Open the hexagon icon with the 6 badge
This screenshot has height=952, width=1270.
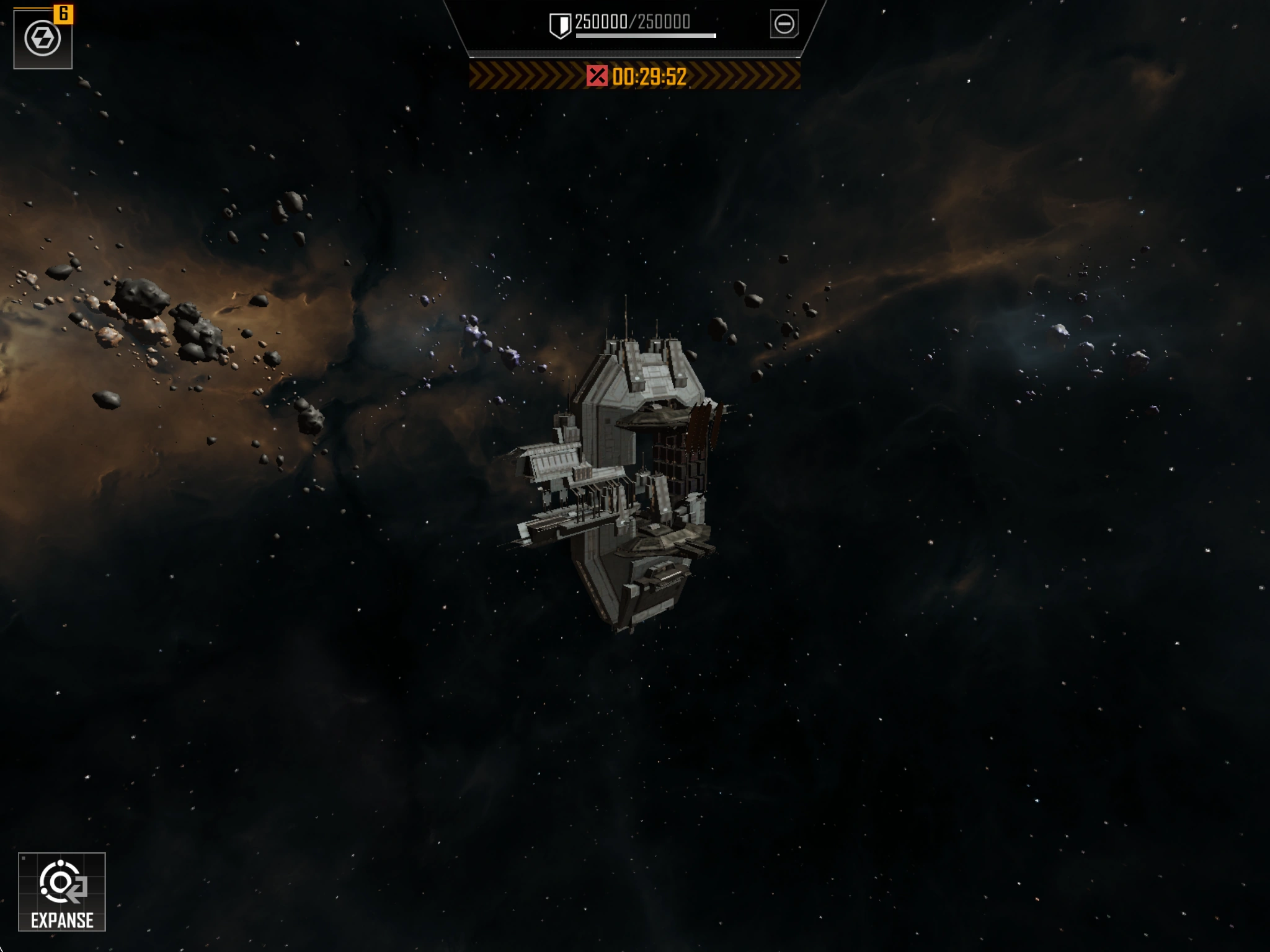pos(43,38)
